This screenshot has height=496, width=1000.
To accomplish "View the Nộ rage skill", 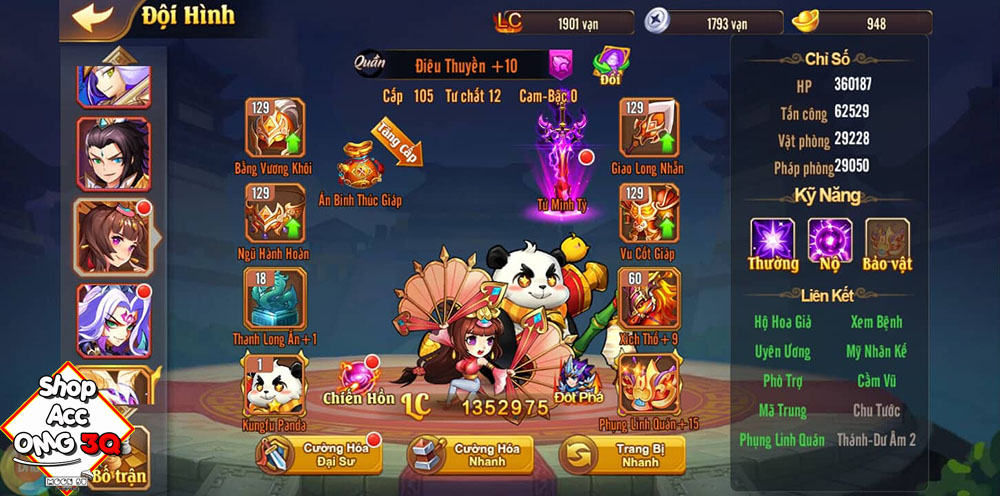I will point(830,241).
